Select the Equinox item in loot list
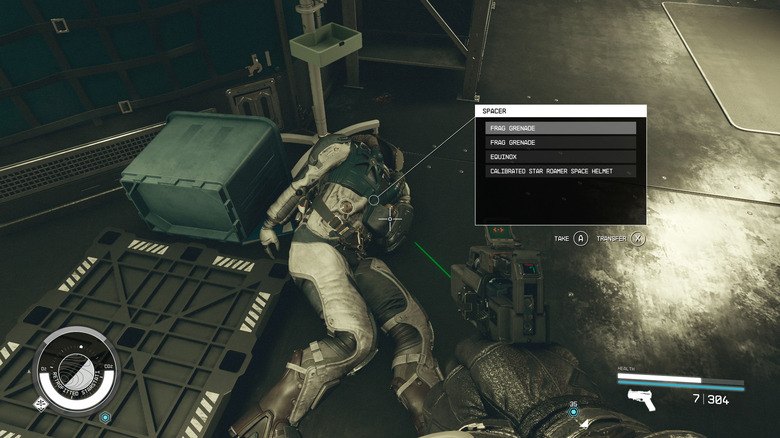The image size is (780, 438). pyautogui.click(x=560, y=157)
